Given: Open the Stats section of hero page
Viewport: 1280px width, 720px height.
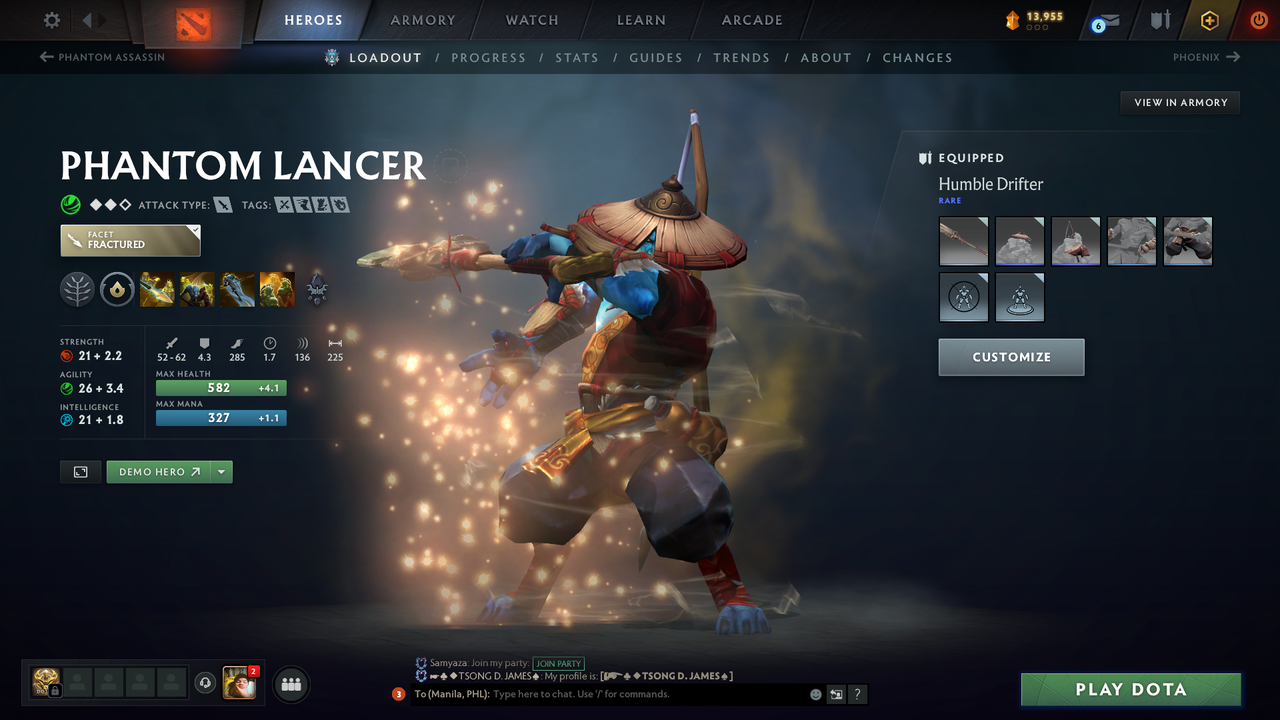Looking at the screenshot, I should coord(577,57).
